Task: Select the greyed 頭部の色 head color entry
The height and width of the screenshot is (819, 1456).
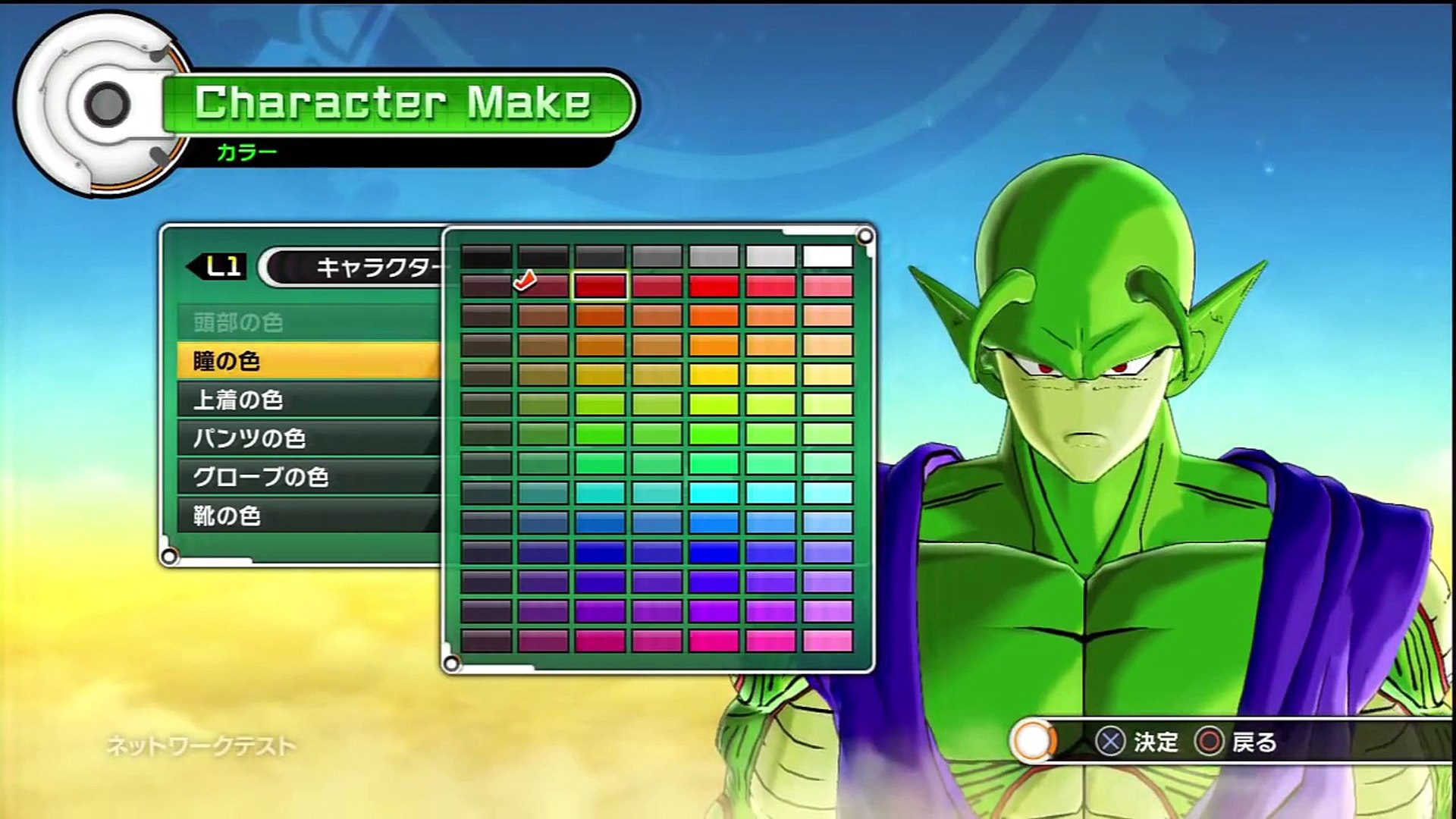Action: click(x=307, y=322)
